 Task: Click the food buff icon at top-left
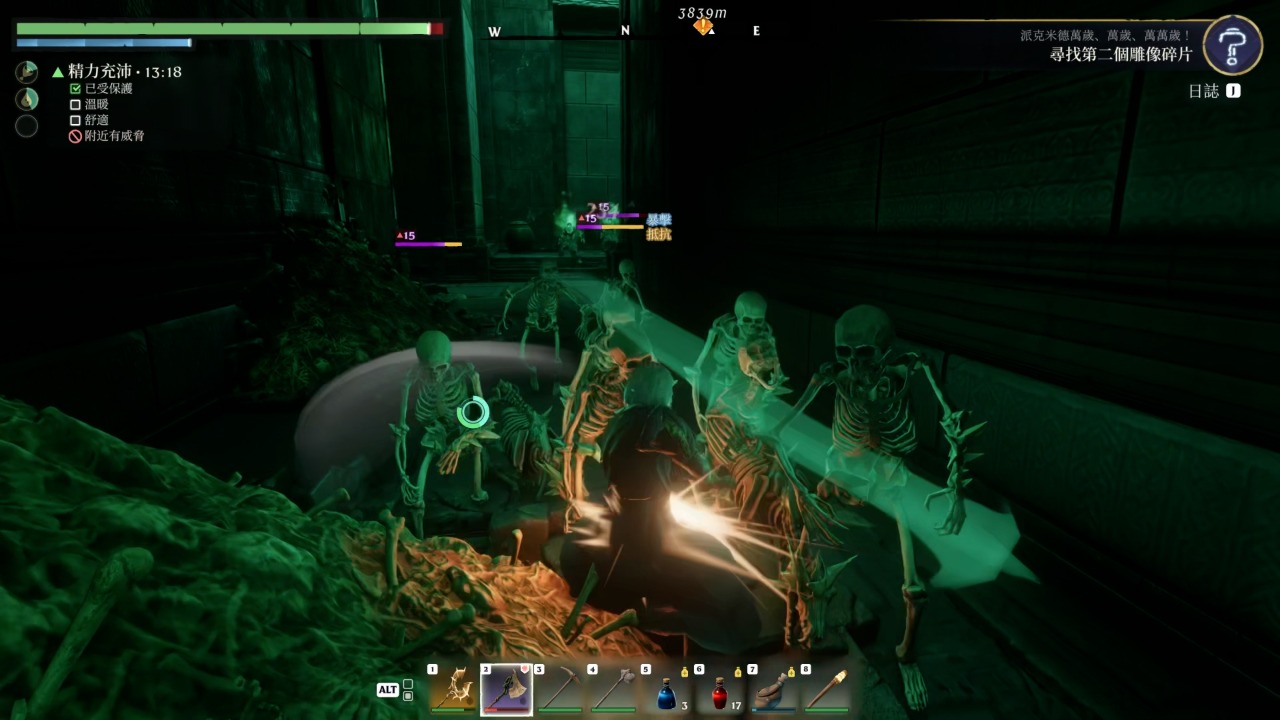tap(27, 72)
